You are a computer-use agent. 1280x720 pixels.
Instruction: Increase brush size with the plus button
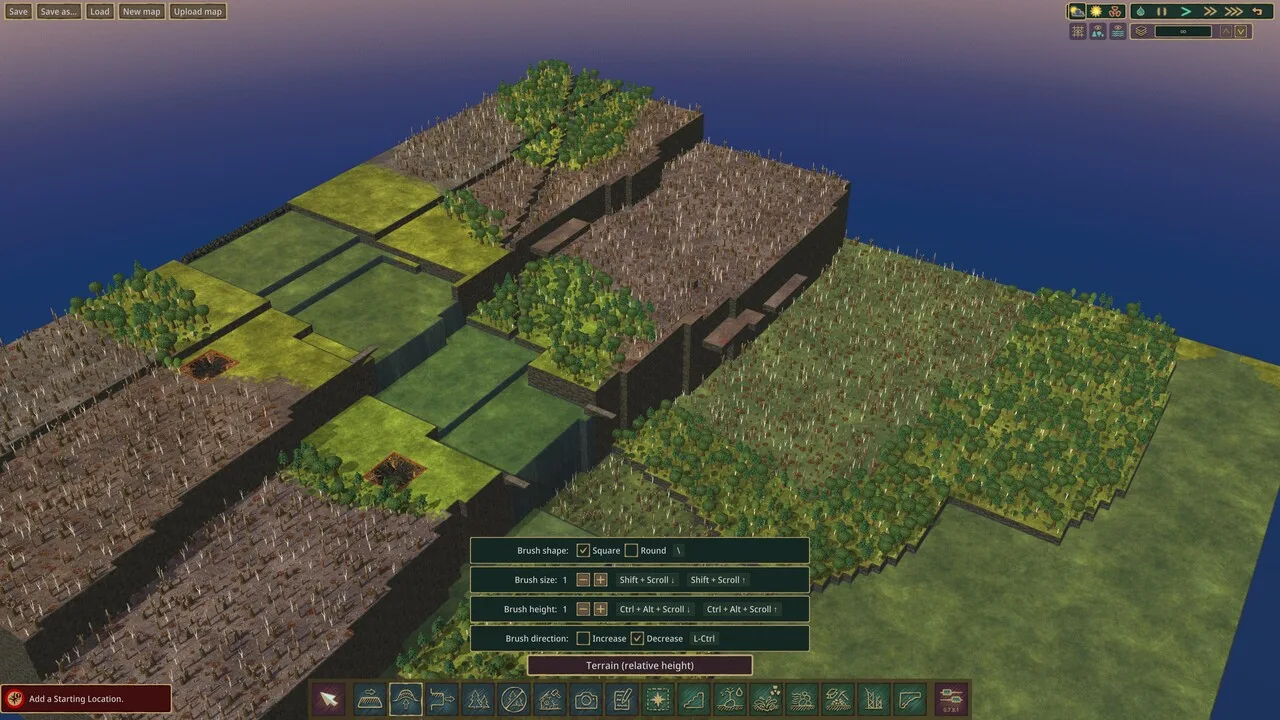coord(600,580)
